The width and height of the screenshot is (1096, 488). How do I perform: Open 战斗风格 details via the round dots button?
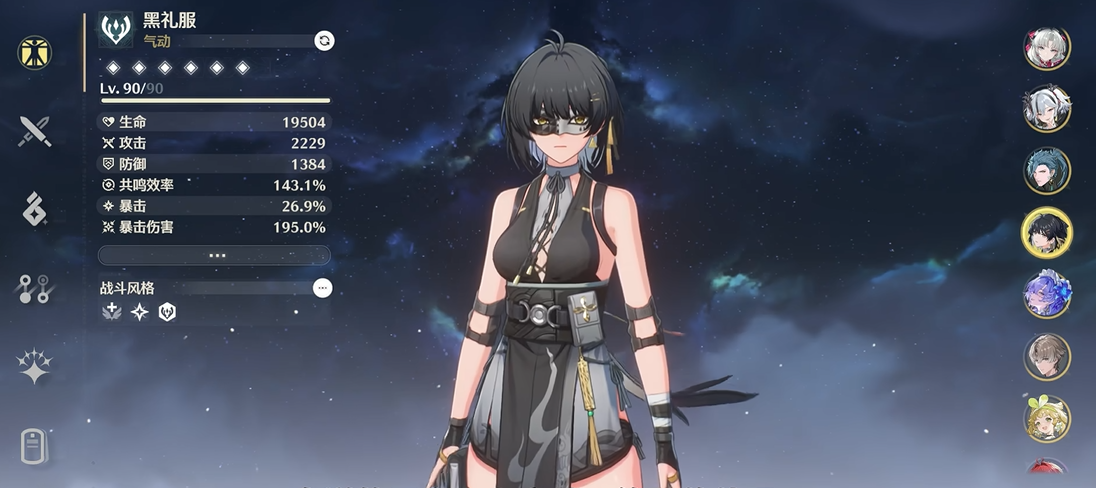click(322, 288)
